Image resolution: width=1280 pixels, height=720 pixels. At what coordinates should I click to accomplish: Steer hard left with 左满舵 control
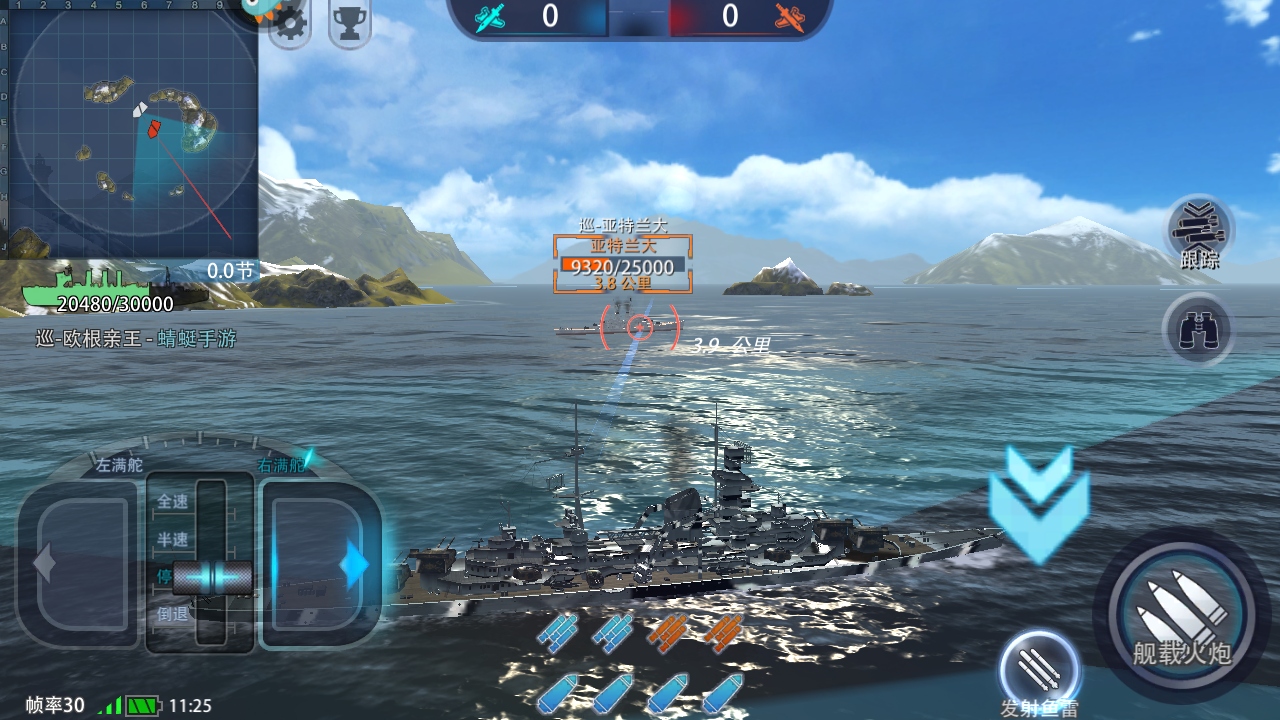(x=80, y=564)
